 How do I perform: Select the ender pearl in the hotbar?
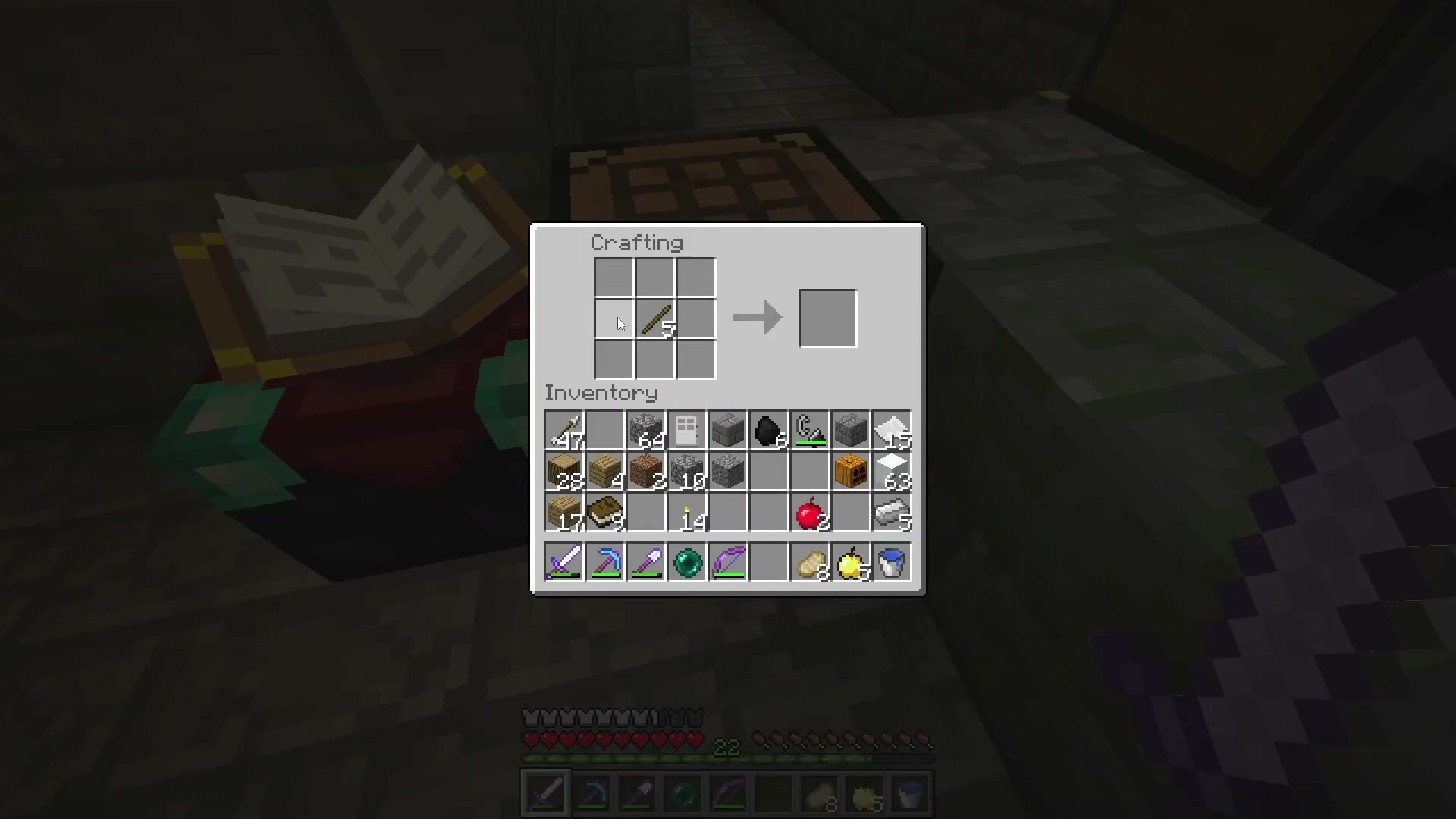pyautogui.click(x=688, y=562)
